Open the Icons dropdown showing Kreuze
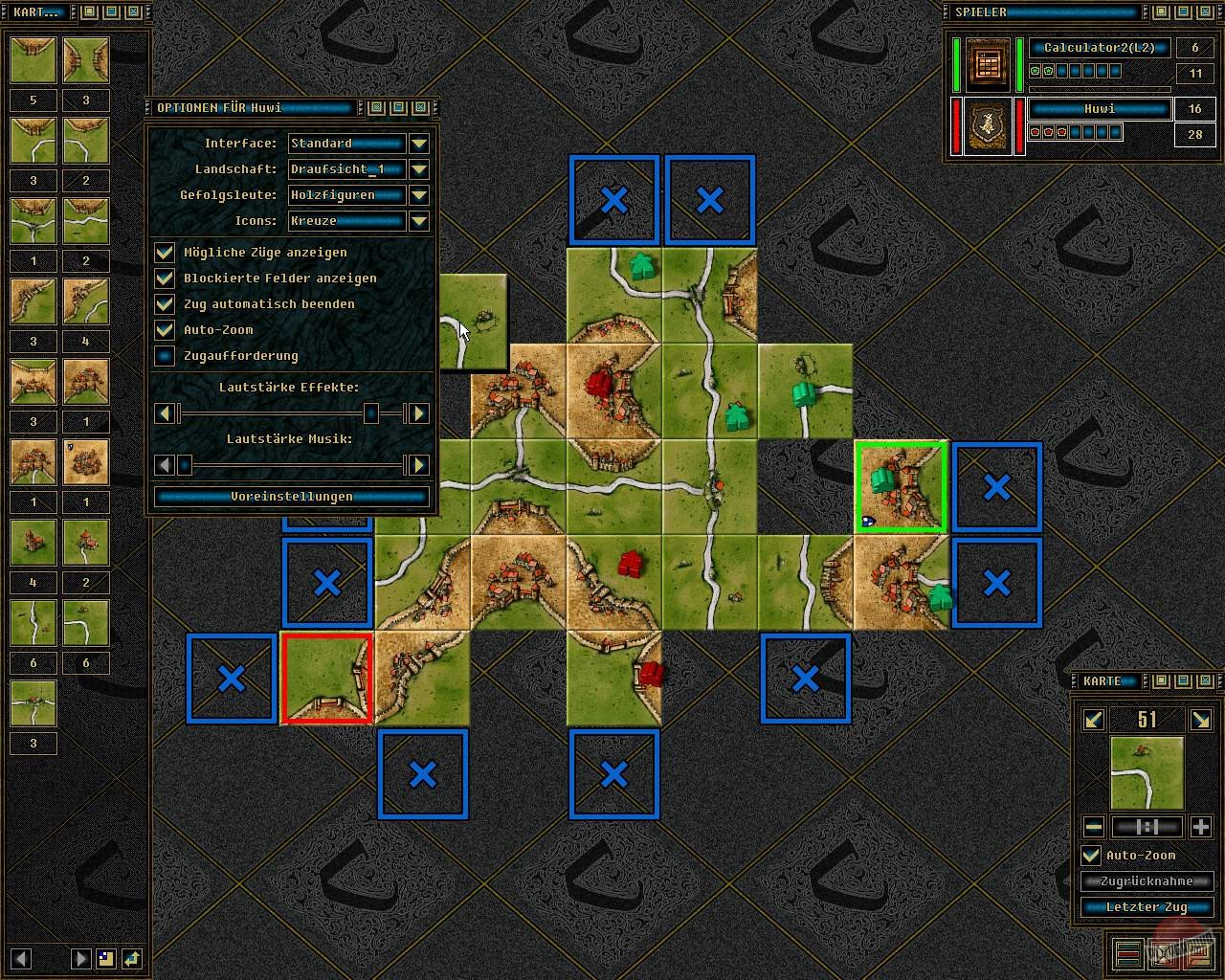 pyautogui.click(x=418, y=221)
